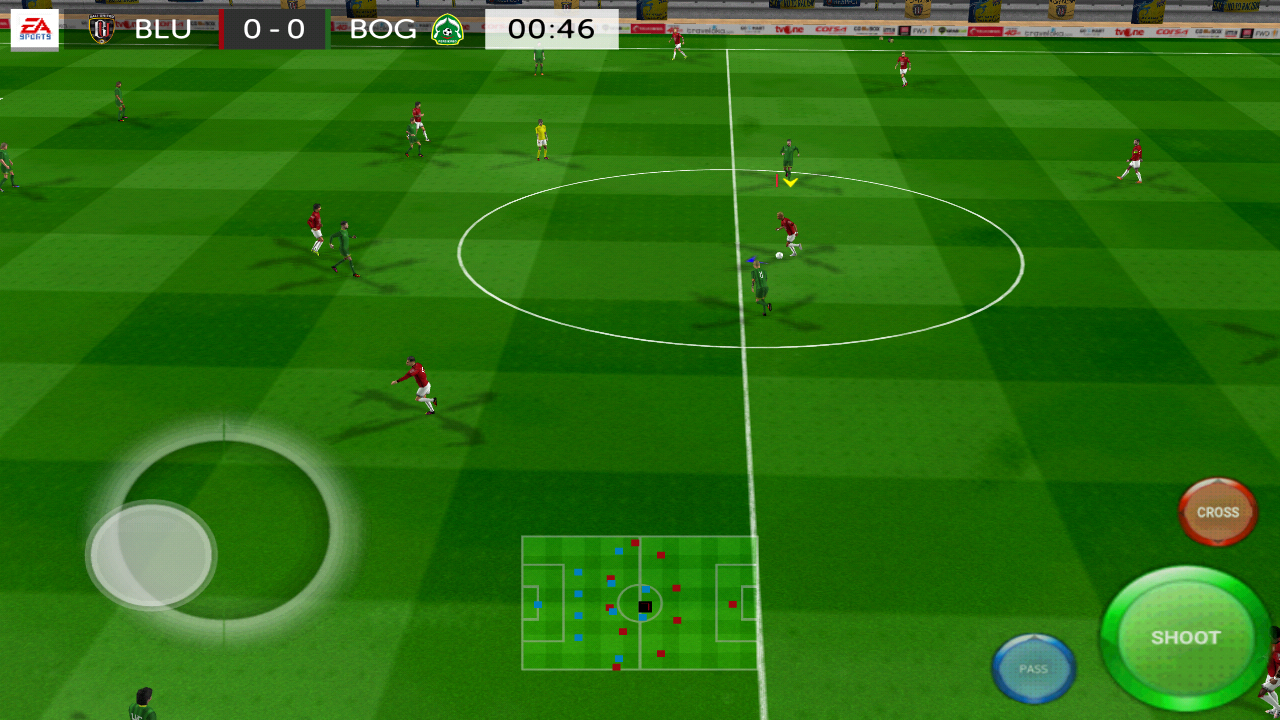Tap the red stripe beside the score box

point(222,29)
